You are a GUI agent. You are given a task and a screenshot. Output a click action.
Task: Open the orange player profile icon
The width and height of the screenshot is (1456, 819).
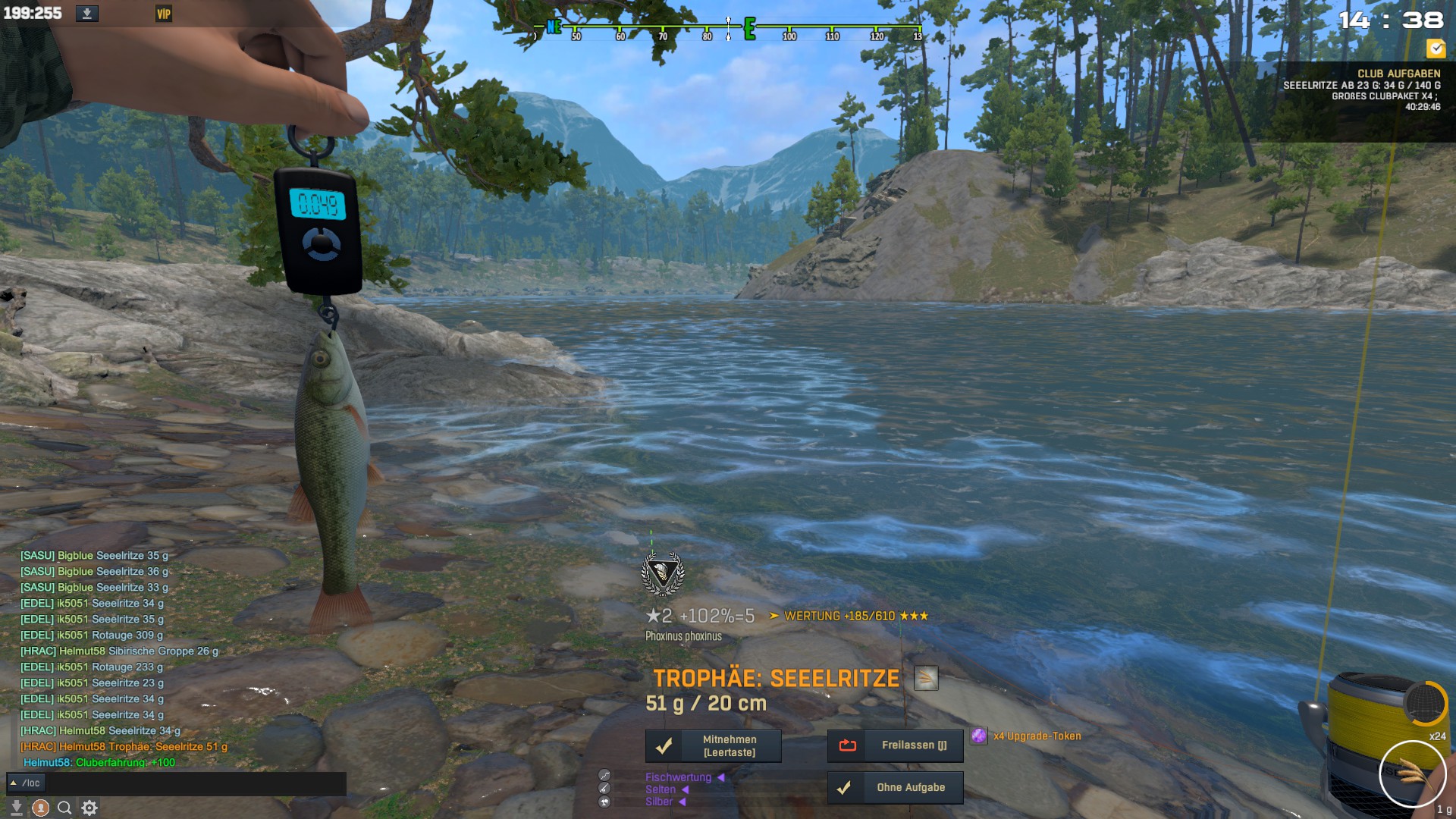coord(41,808)
